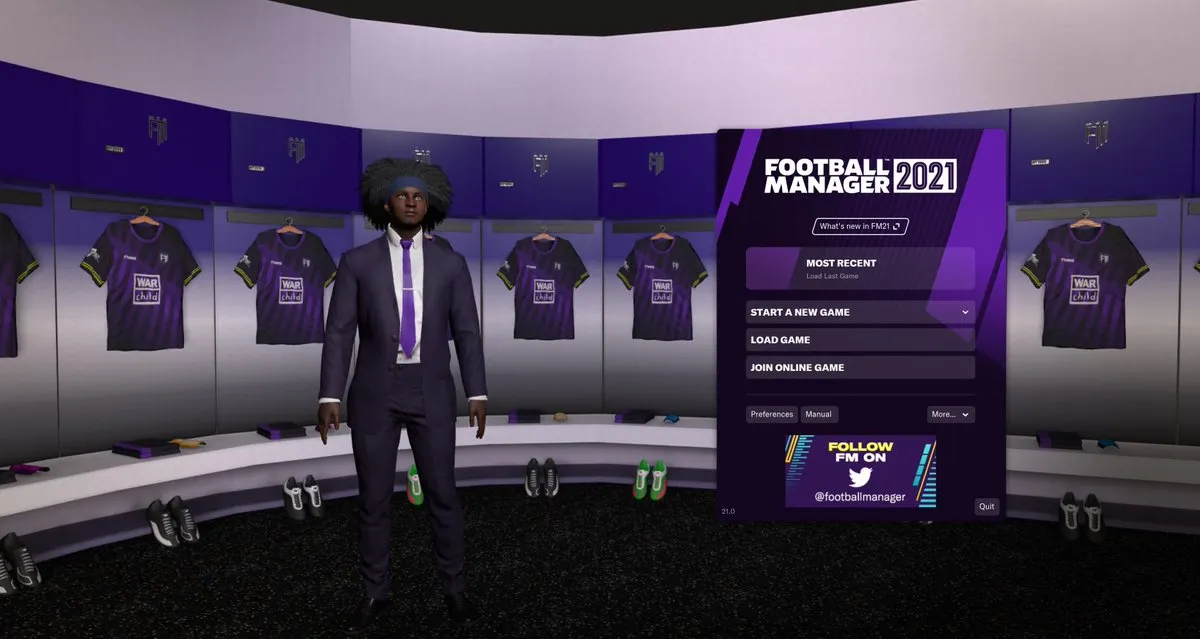Click the Follow FM on Twitter banner
Image resolution: width=1200 pixels, height=639 pixels.
click(860, 471)
